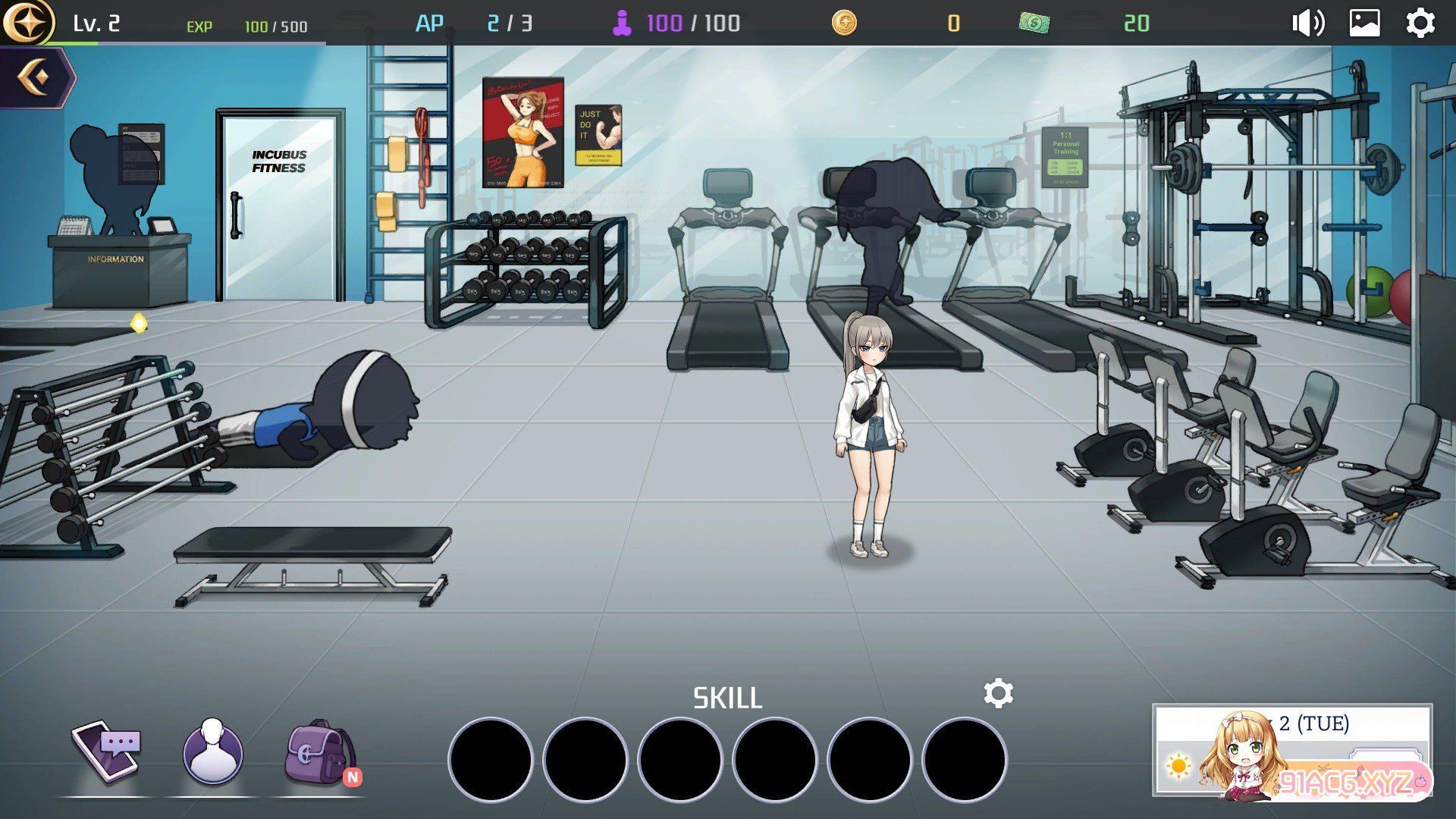Show the character profile icon
Viewport: 1456px width, 819px height.
[x=213, y=753]
